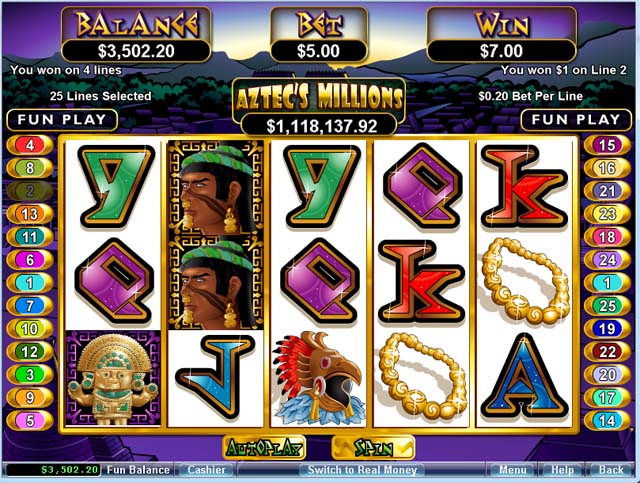
Task: Choose payline number 23
Action: (607, 213)
